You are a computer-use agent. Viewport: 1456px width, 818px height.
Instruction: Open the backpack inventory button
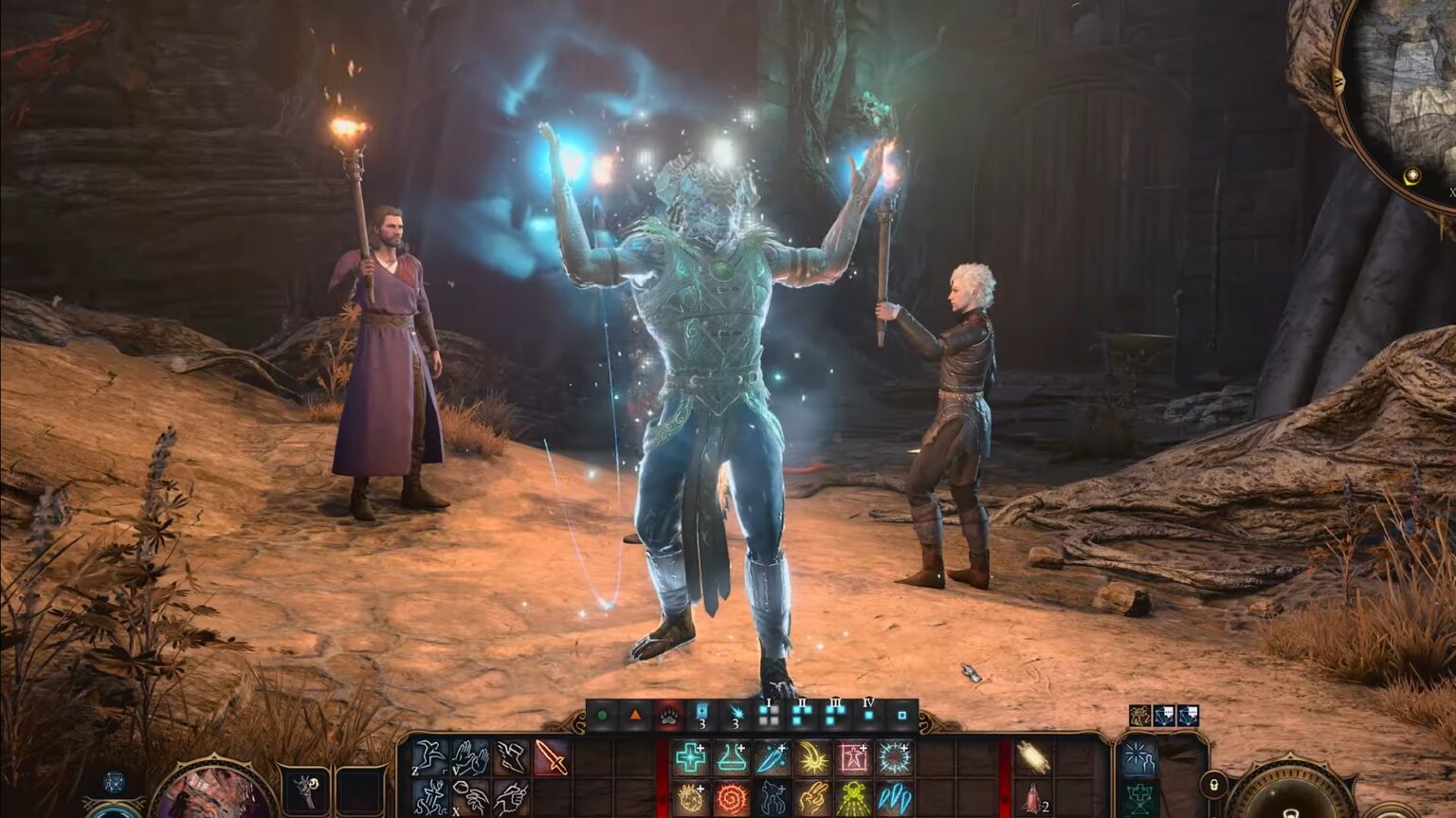click(1140, 799)
